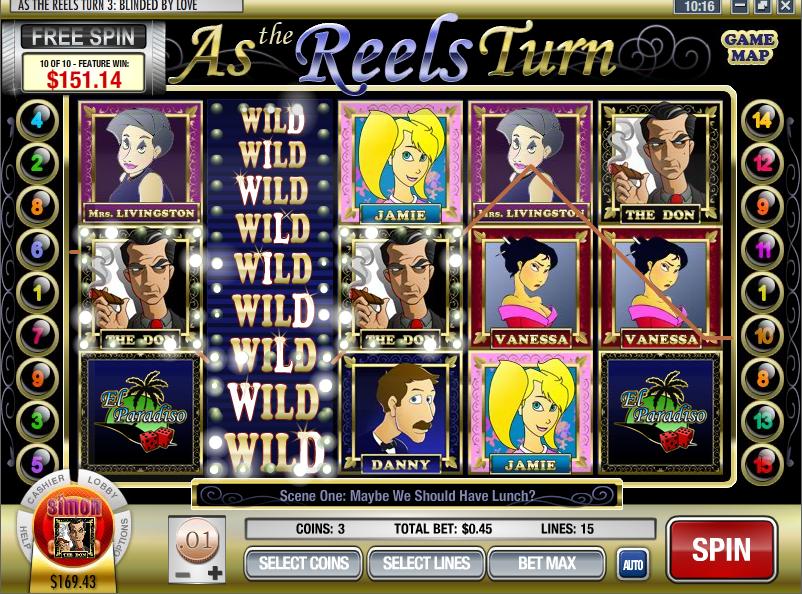Select payline number 4 marker
Viewport: 802px width, 594px height.
(38, 121)
